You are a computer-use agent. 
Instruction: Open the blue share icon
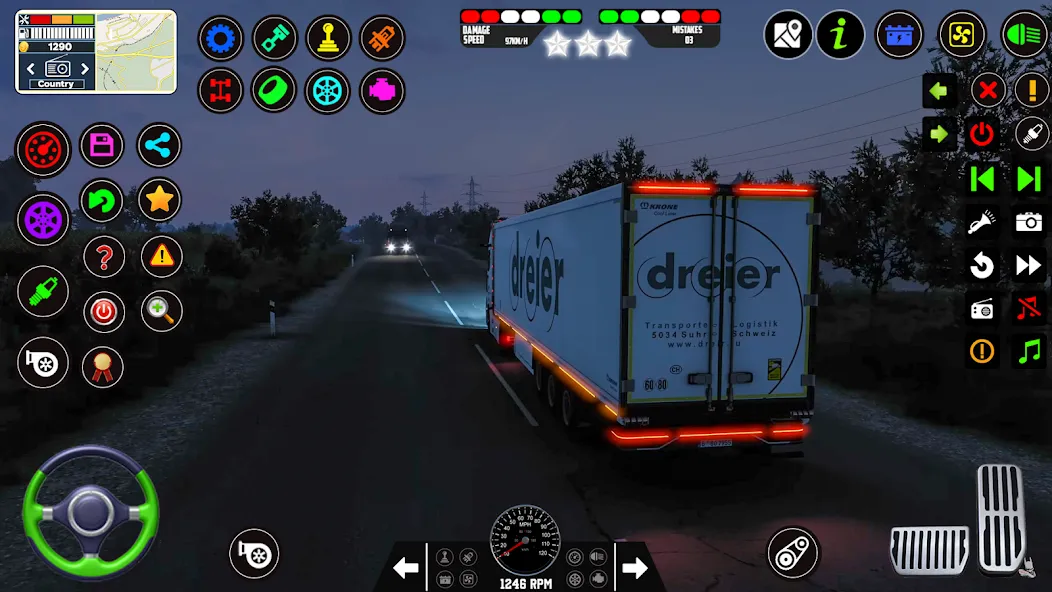pos(159,146)
